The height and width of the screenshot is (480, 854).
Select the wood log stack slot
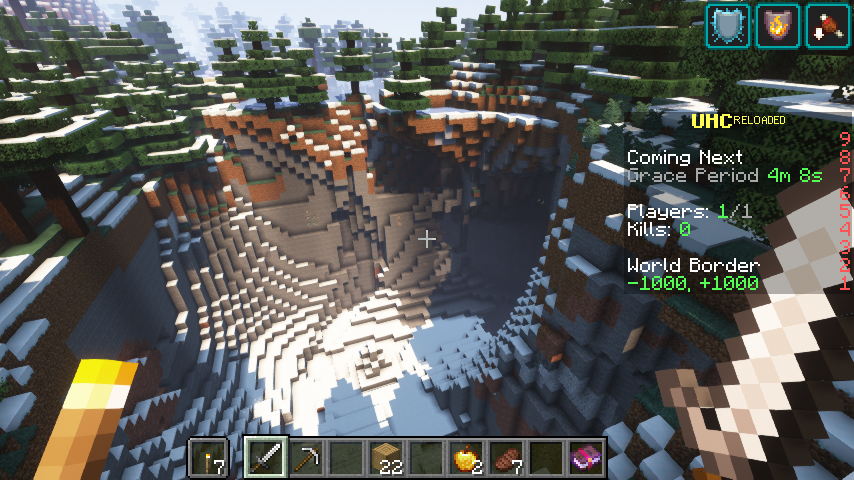(387, 459)
